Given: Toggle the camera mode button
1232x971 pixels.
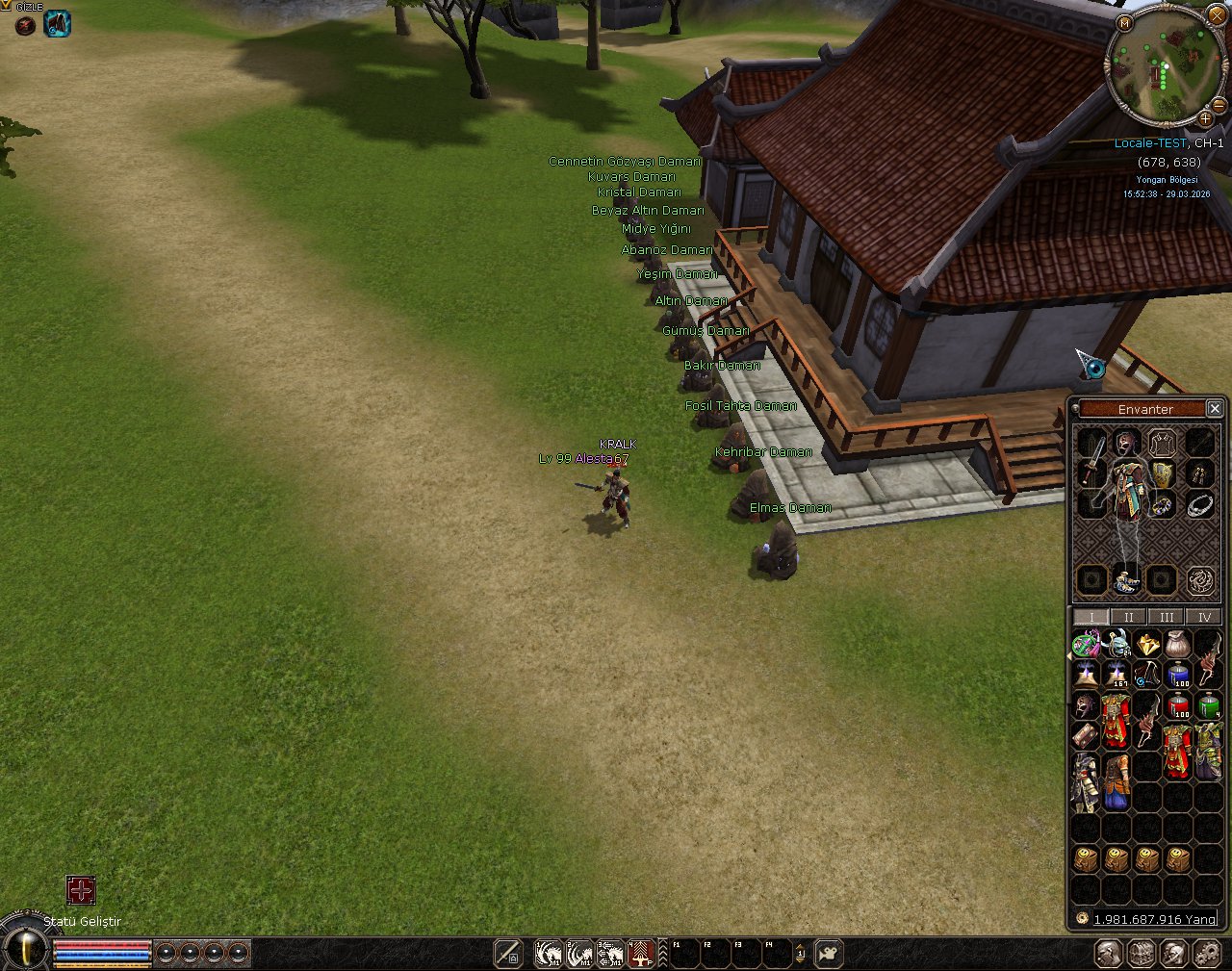Looking at the screenshot, I should coord(828,954).
